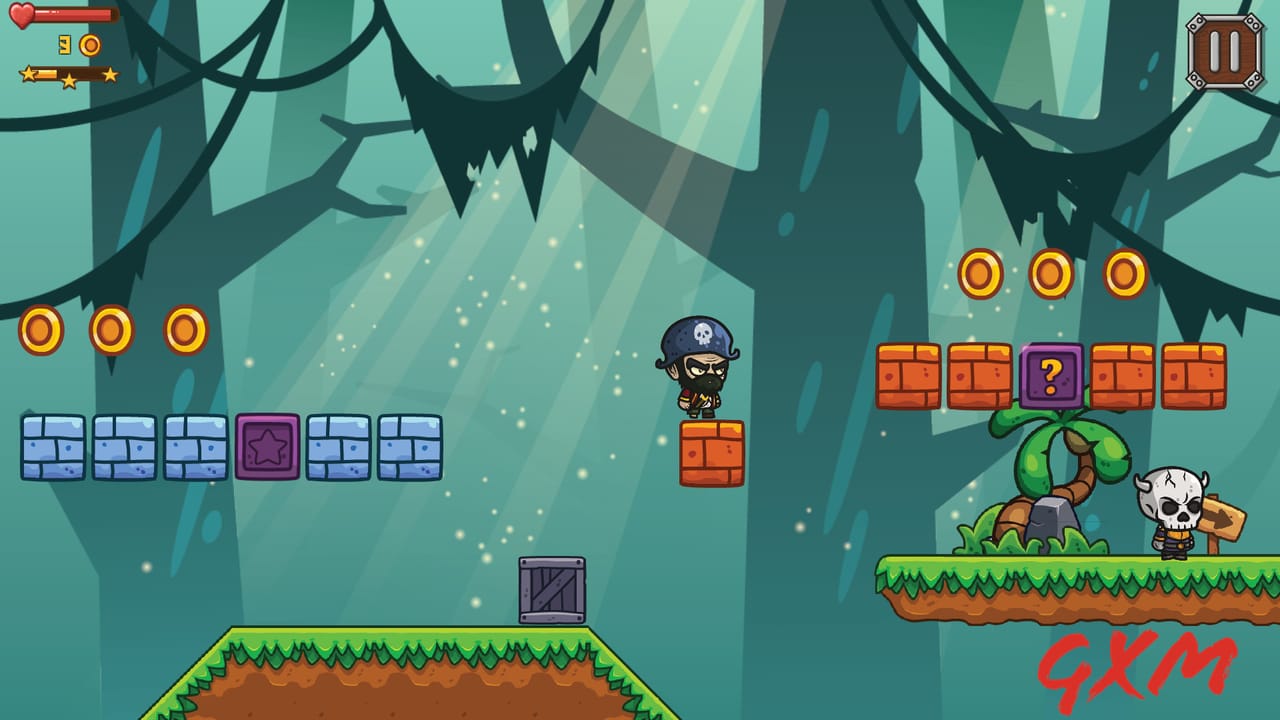Click the key counter icon in the HUD

click(x=64, y=44)
